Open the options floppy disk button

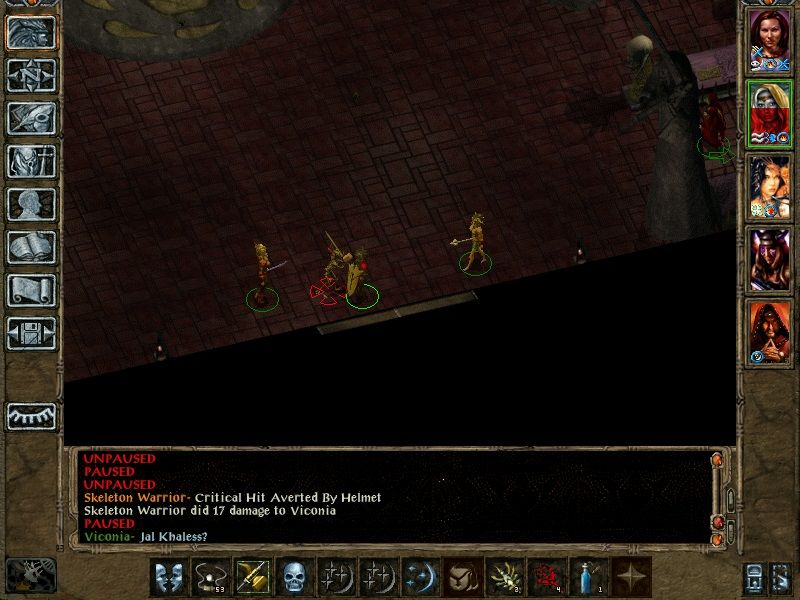[31, 333]
